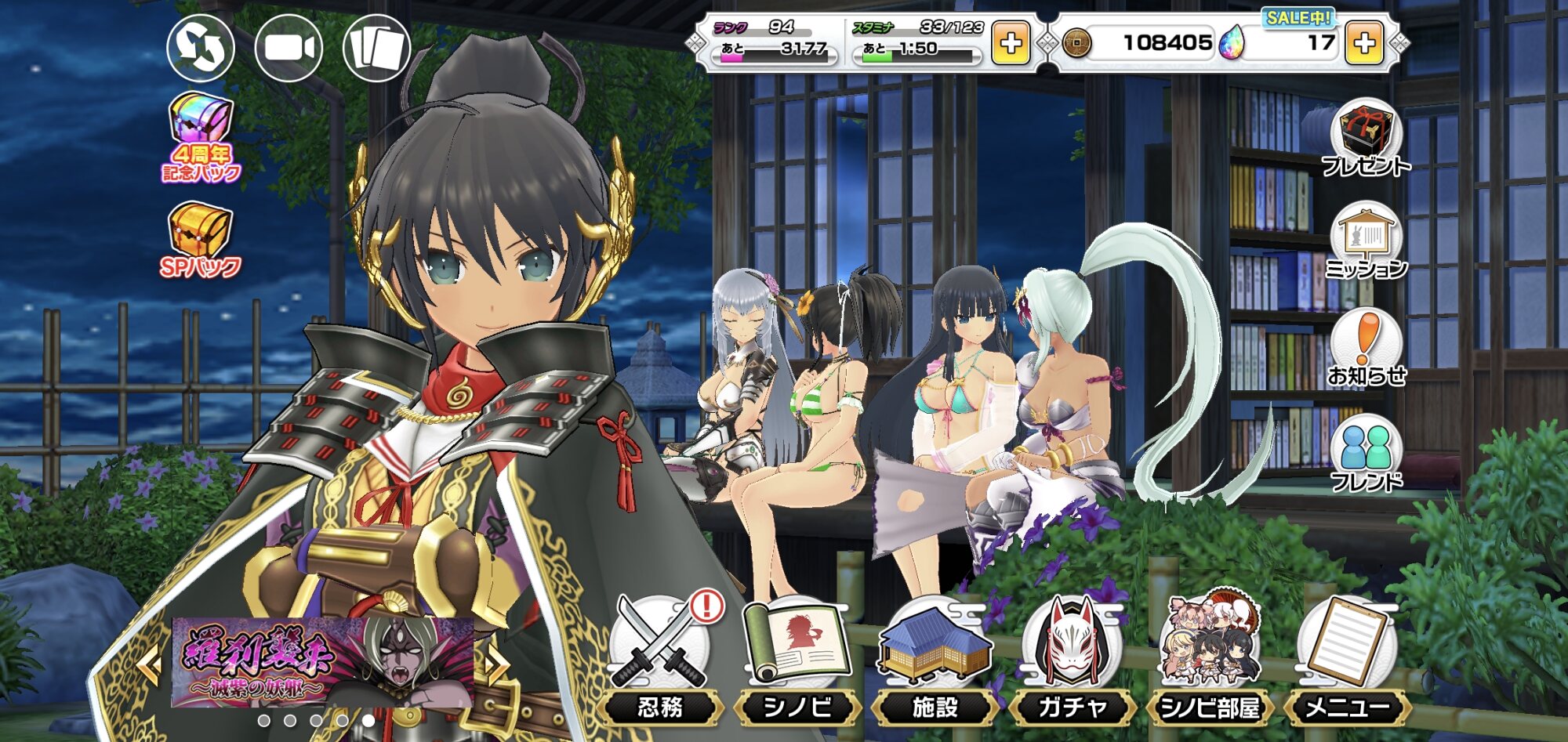Buy gems with the SALE plus button
Screen dimensions: 1568x742
(x=1364, y=42)
